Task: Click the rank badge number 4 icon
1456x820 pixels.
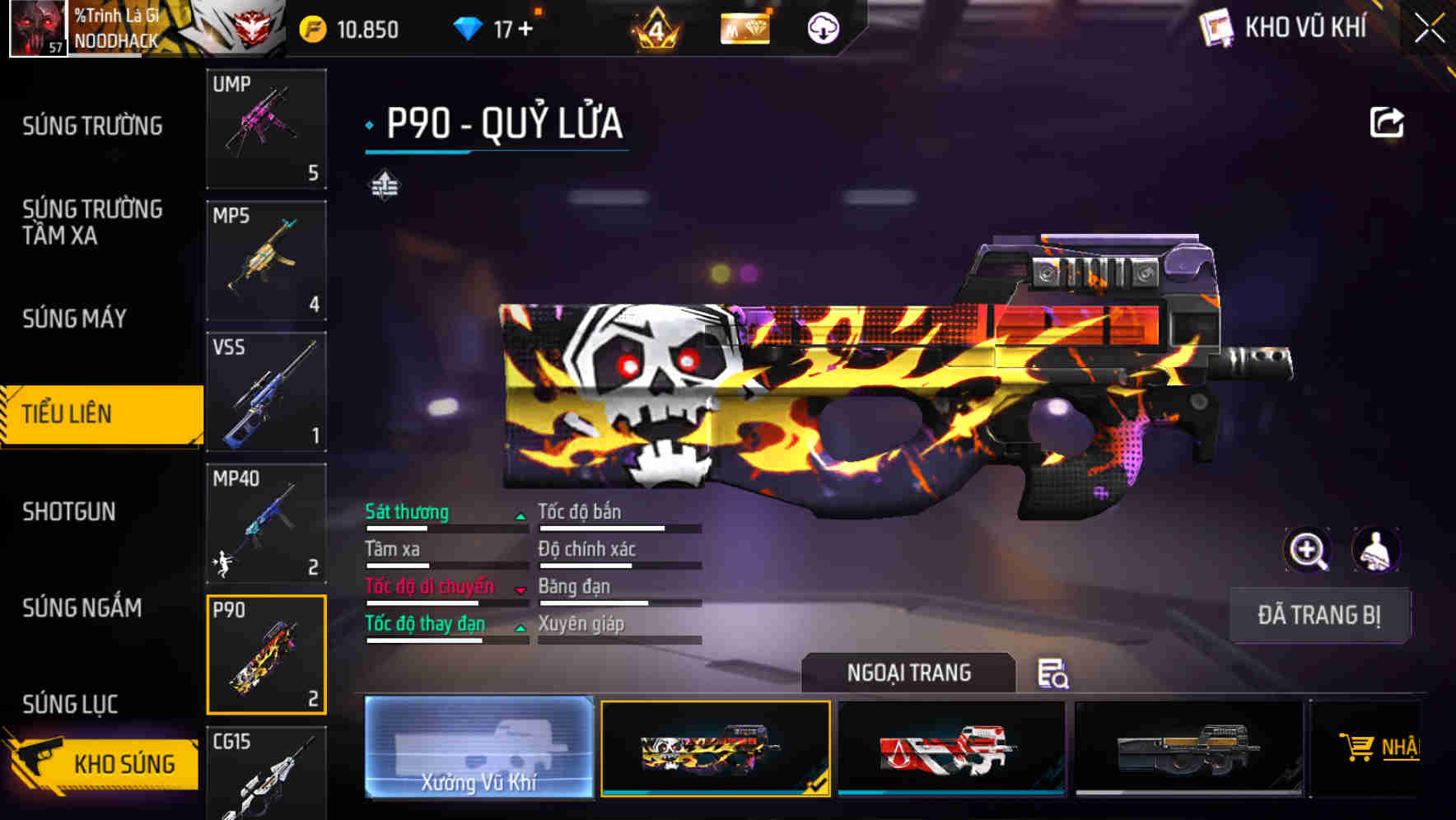Action: click(x=656, y=30)
